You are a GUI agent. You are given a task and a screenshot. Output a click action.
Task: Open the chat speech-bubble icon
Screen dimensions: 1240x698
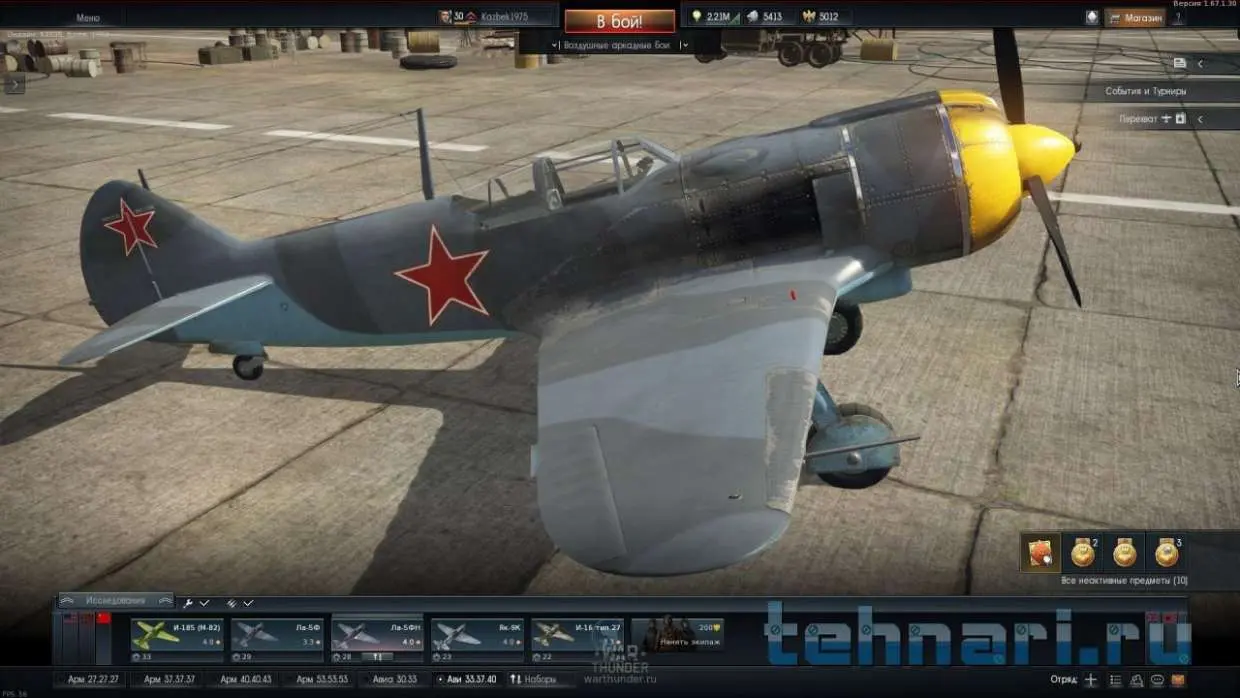1158,680
